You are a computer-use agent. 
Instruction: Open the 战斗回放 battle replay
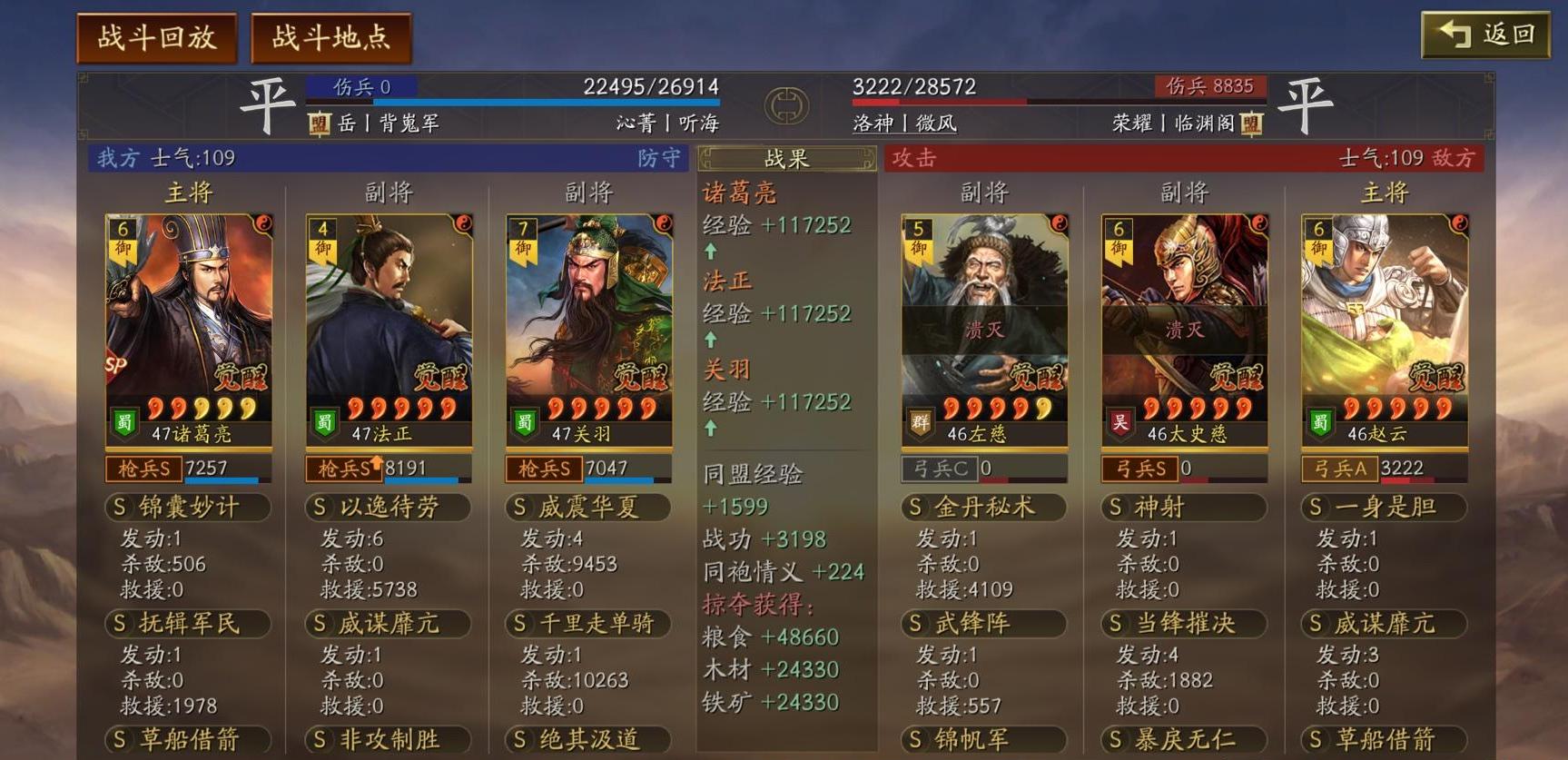(x=156, y=38)
